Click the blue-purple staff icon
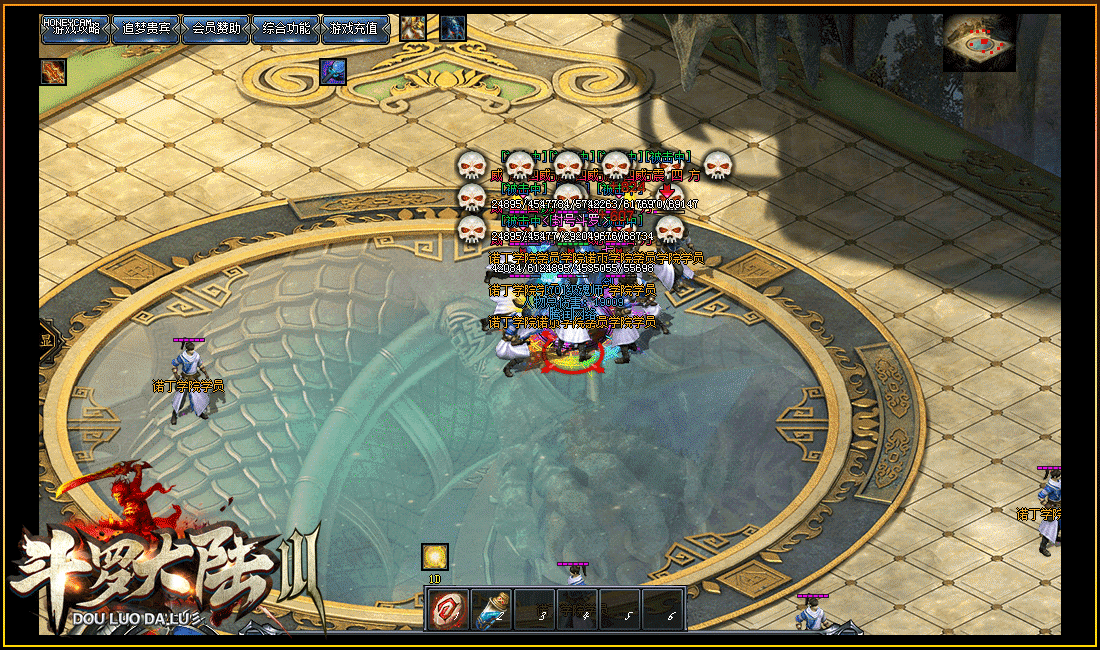Screen dimensions: 1100x650 333,72
